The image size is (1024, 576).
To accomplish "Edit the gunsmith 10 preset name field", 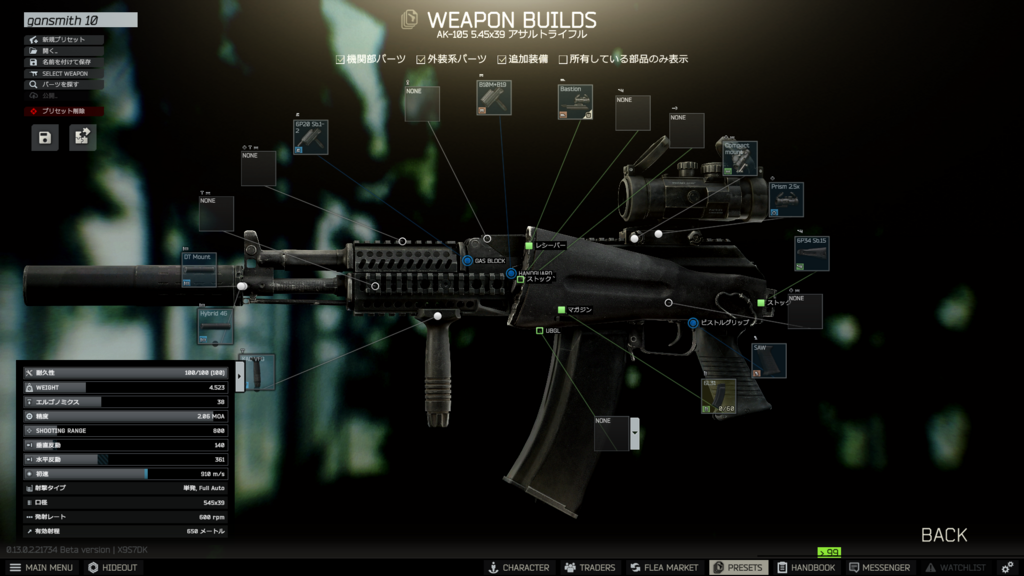I will [x=80, y=20].
